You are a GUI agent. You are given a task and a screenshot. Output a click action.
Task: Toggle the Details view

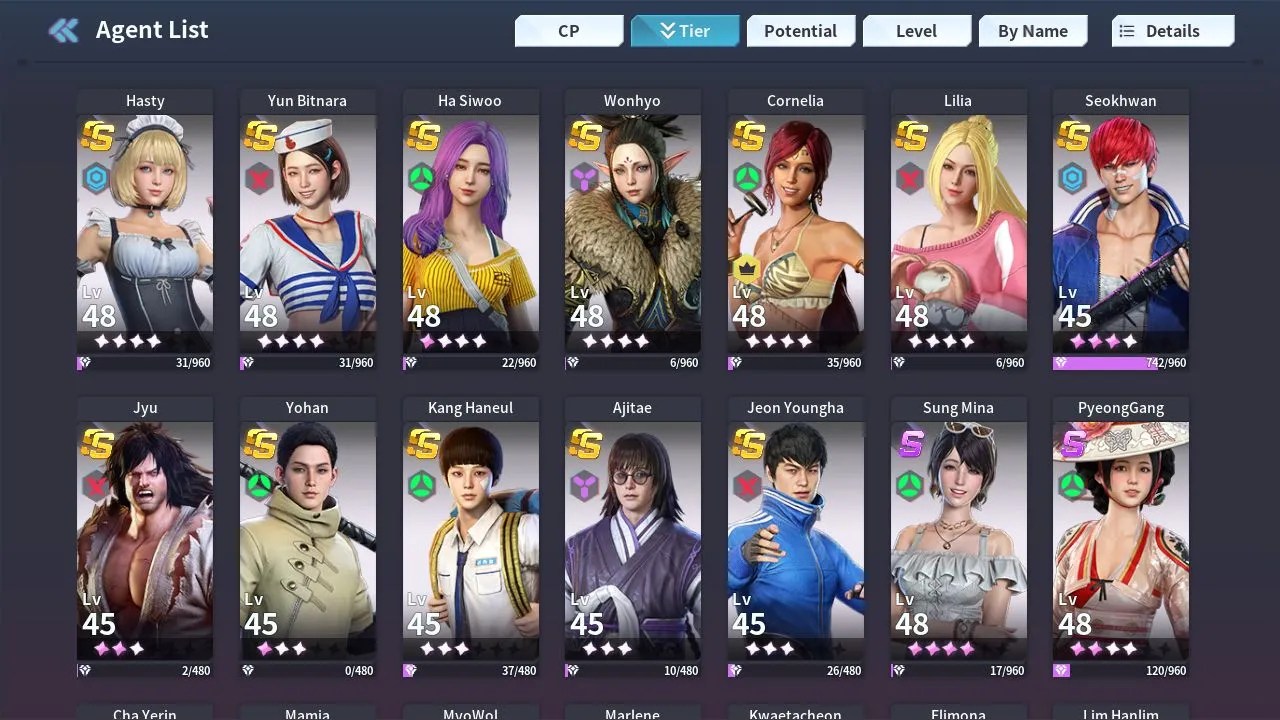tap(1172, 31)
